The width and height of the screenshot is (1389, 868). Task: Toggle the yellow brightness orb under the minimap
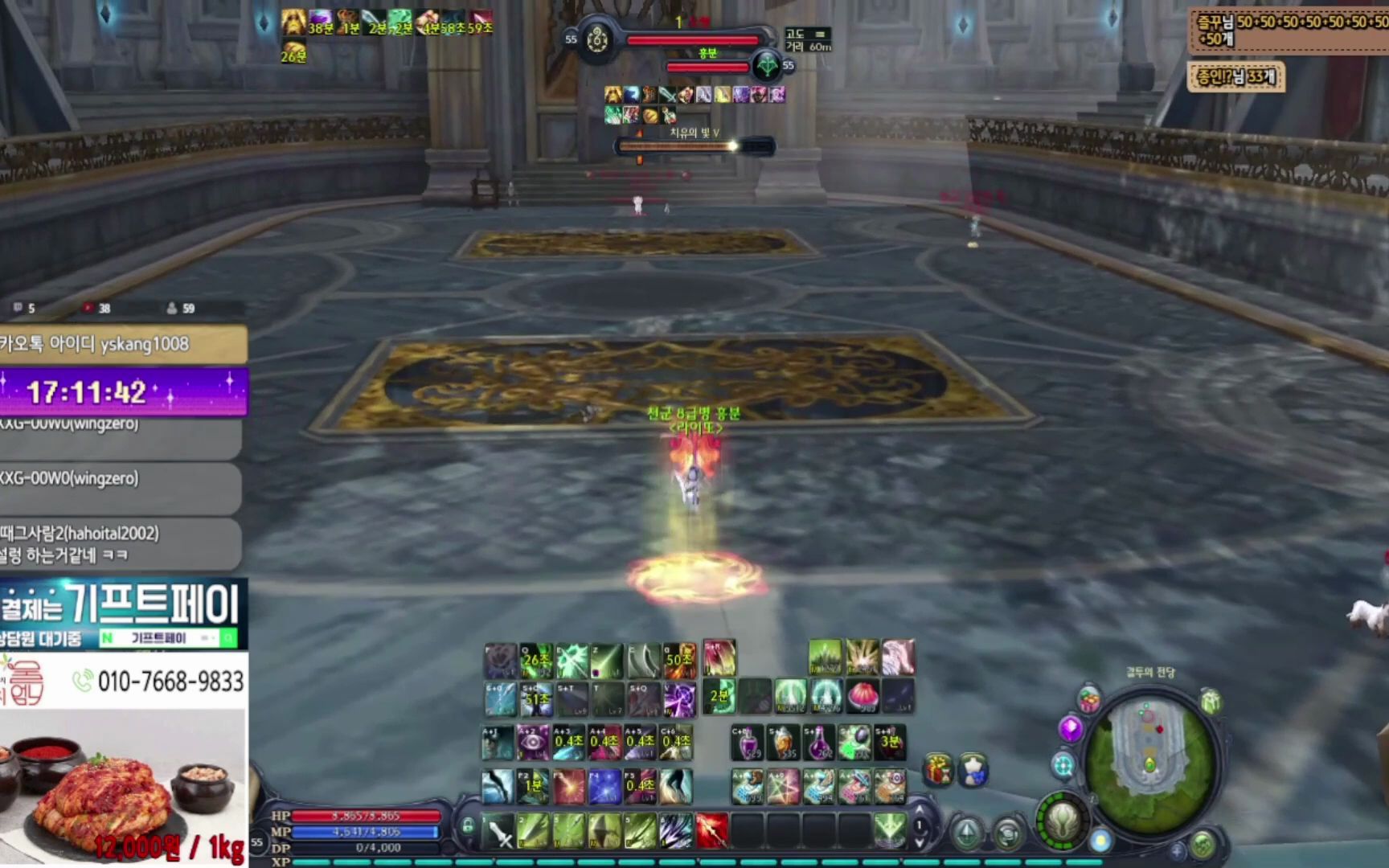click(1100, 841)
